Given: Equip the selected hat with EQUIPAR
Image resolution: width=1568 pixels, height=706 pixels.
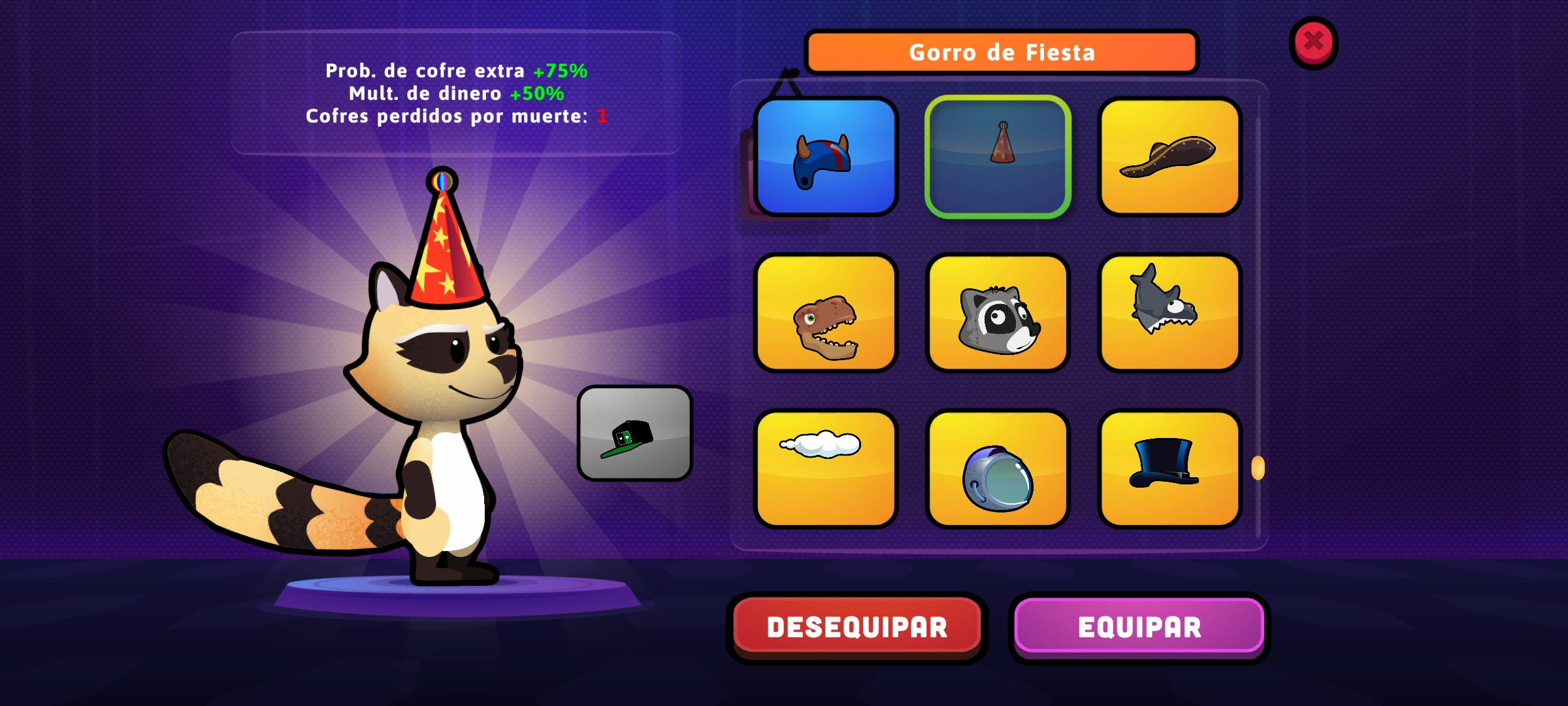Looking at the screenshot, I should (1139, 627).
